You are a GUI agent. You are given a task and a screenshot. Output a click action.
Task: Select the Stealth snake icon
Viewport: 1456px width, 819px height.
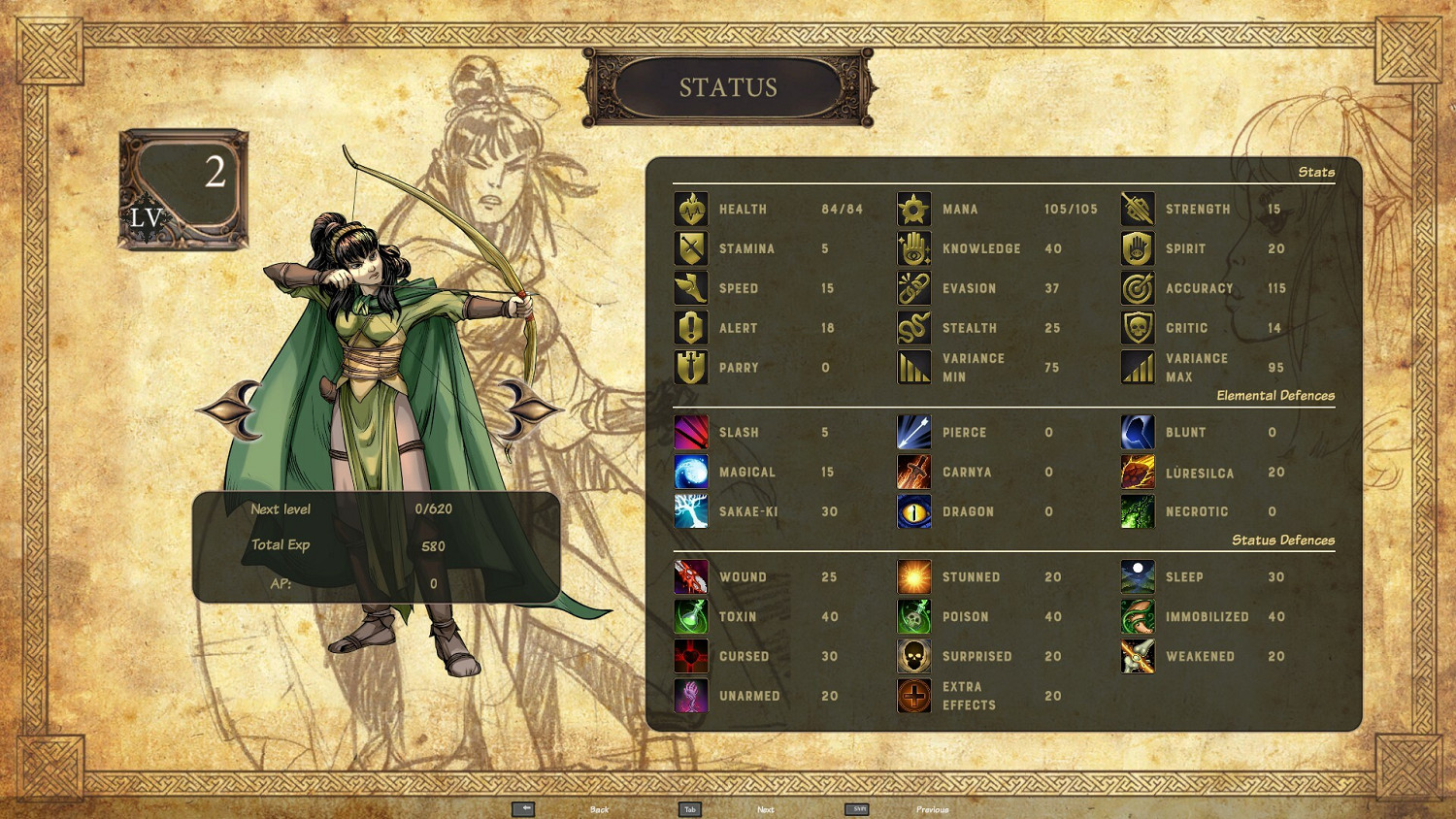click(913, 328)
